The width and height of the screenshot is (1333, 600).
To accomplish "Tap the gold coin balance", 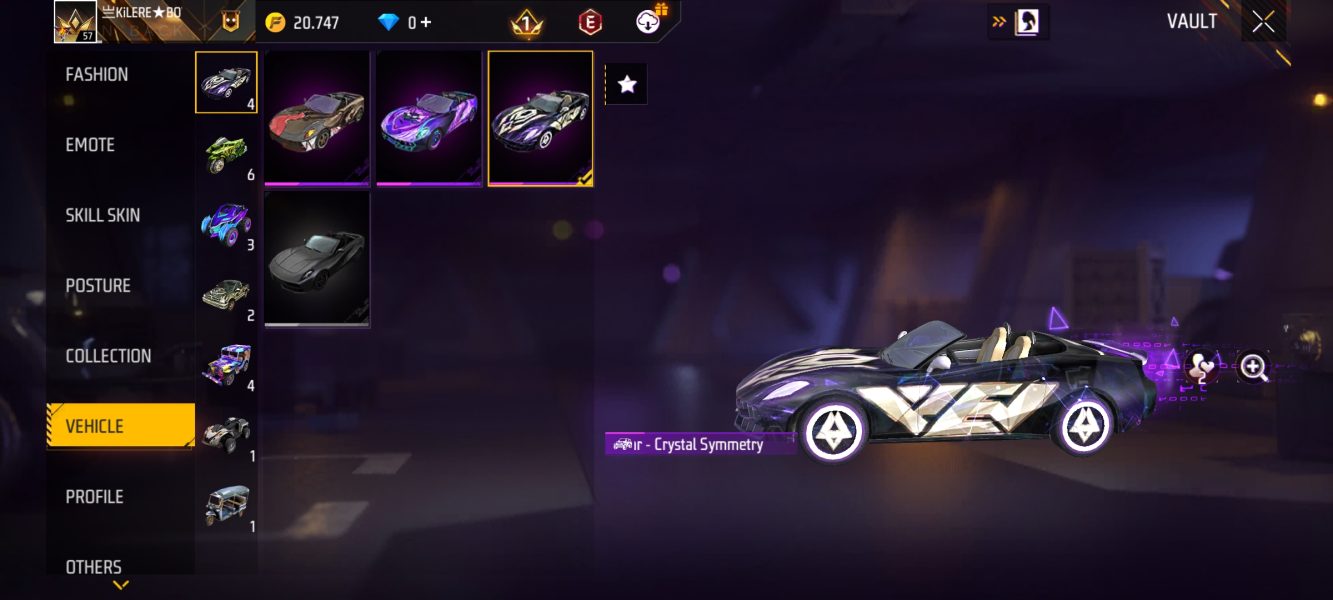I will [303, 22].
